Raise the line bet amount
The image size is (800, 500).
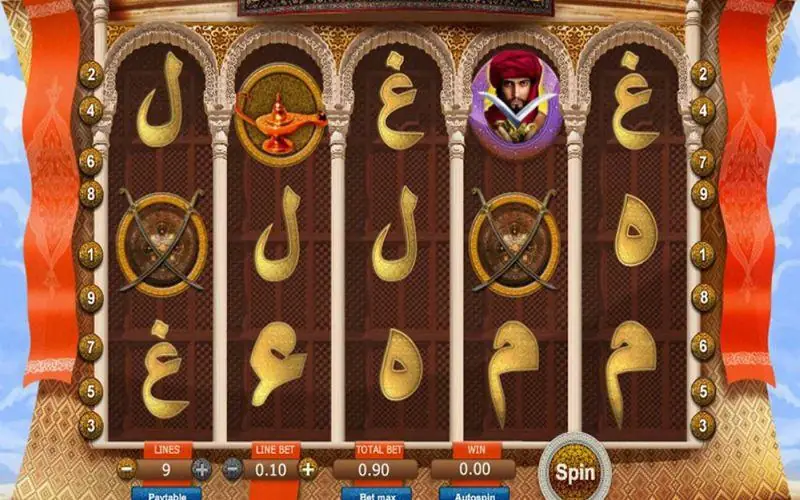(x=308, y=468)
